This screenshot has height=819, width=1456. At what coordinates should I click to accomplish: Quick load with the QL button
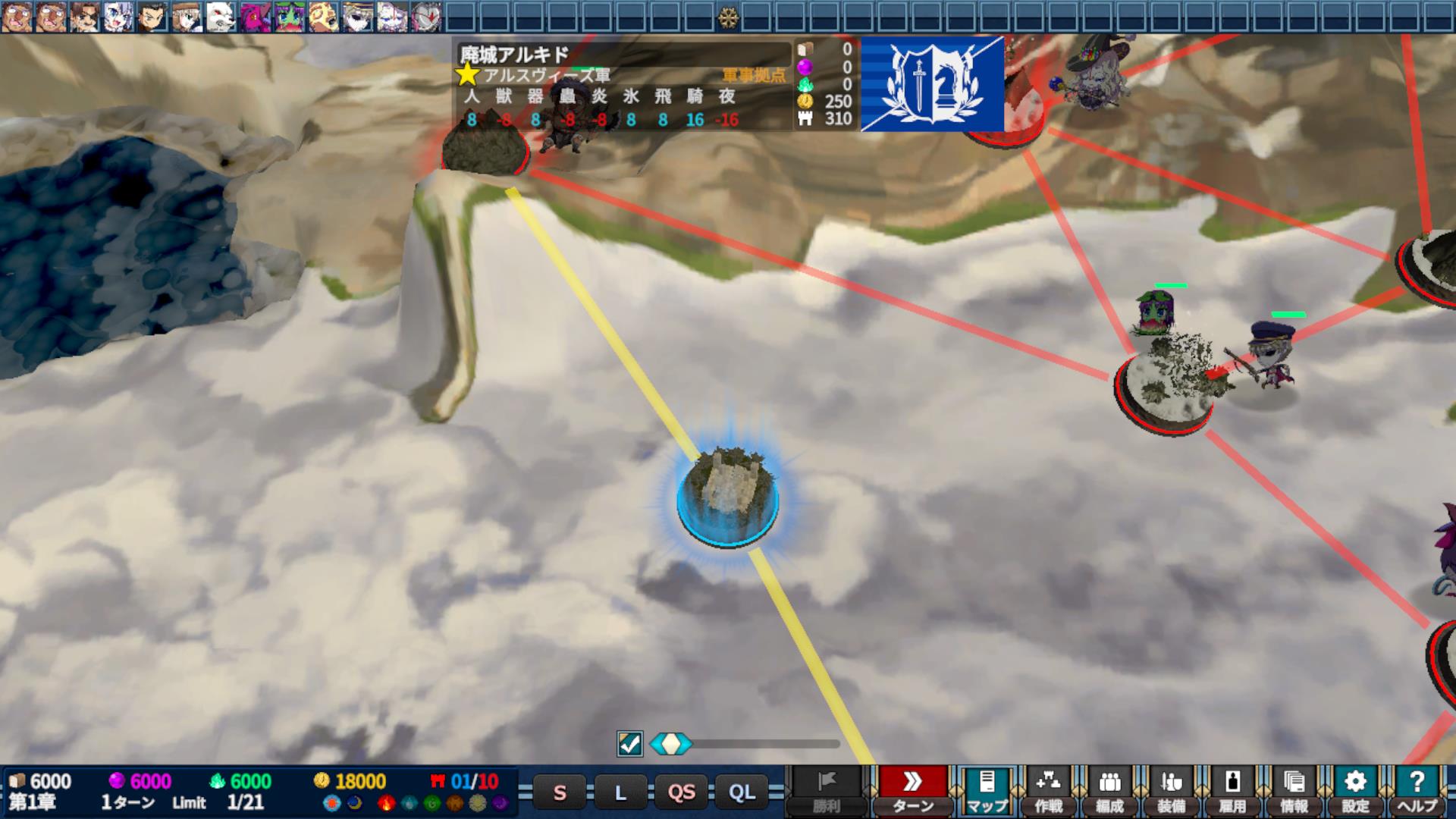[742, 792]
